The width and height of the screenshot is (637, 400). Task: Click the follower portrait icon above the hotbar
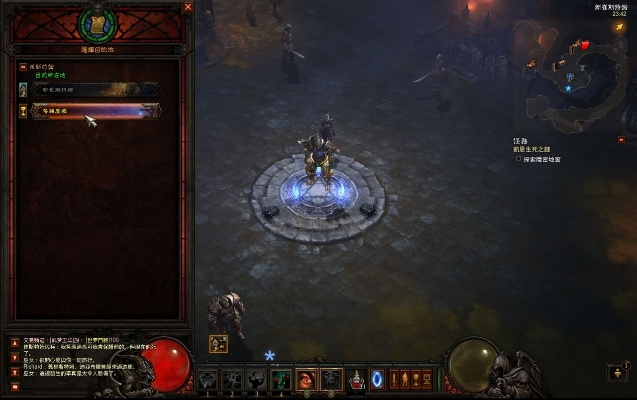point(217,343)
